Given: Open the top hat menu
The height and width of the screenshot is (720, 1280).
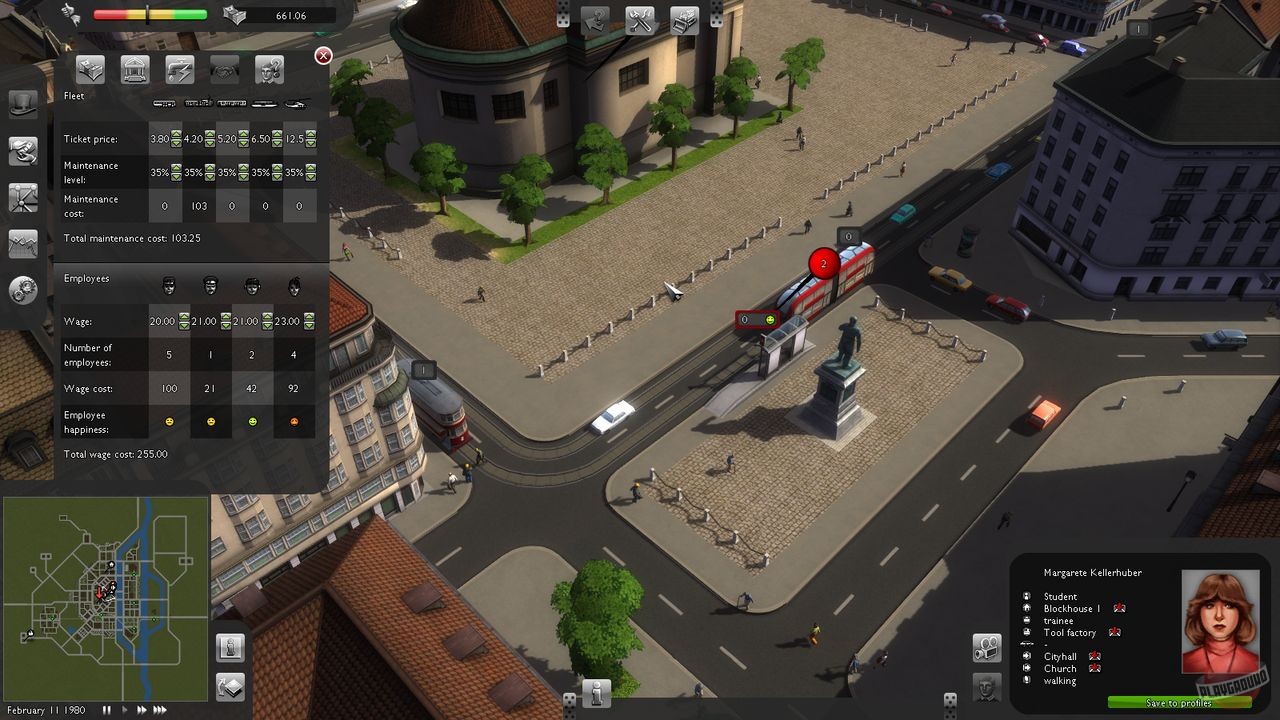Looking at the screenshot, I should [23, 103].
